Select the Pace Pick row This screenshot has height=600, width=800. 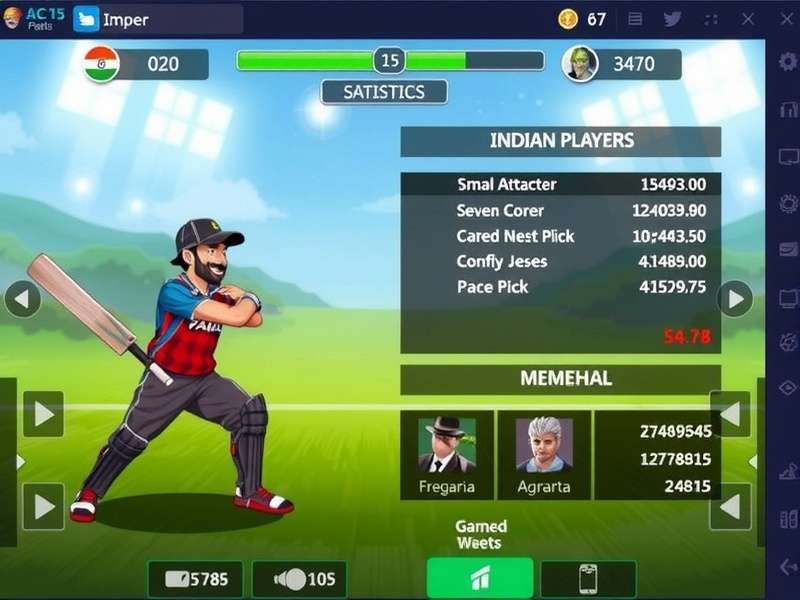pos(560,287)
